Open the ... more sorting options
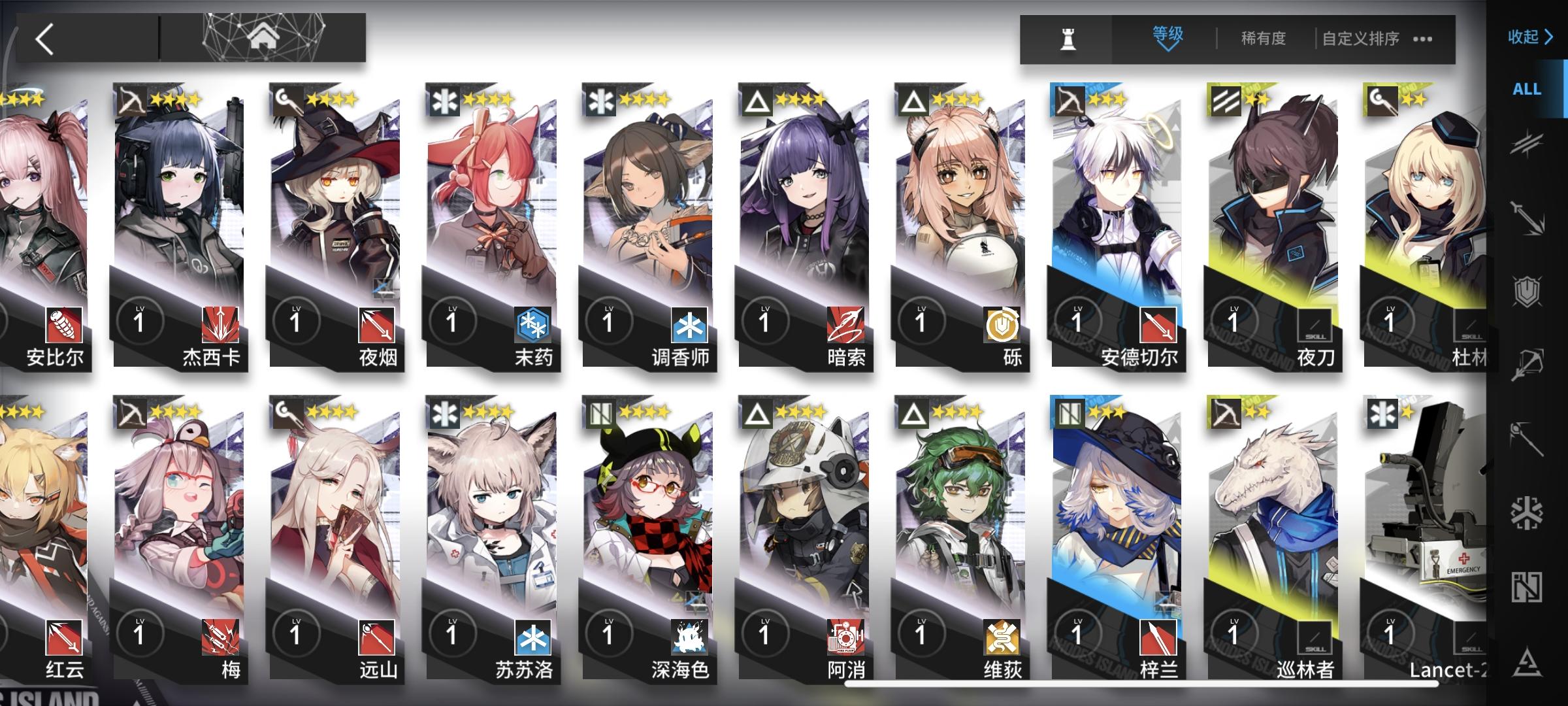The image size is (1568, 706). click(1423, 41)
